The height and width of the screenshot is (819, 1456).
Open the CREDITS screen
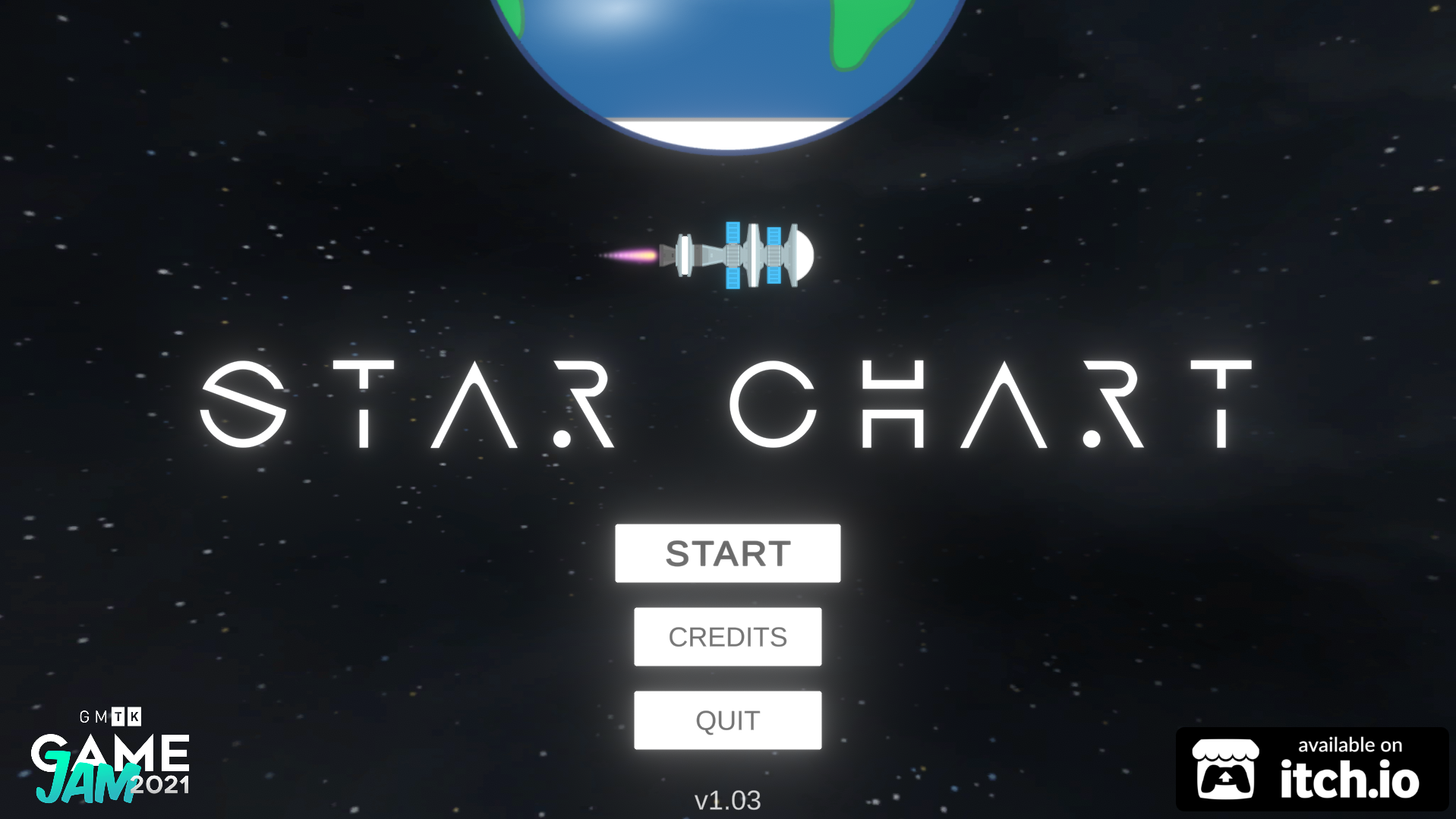click(726, 637)
